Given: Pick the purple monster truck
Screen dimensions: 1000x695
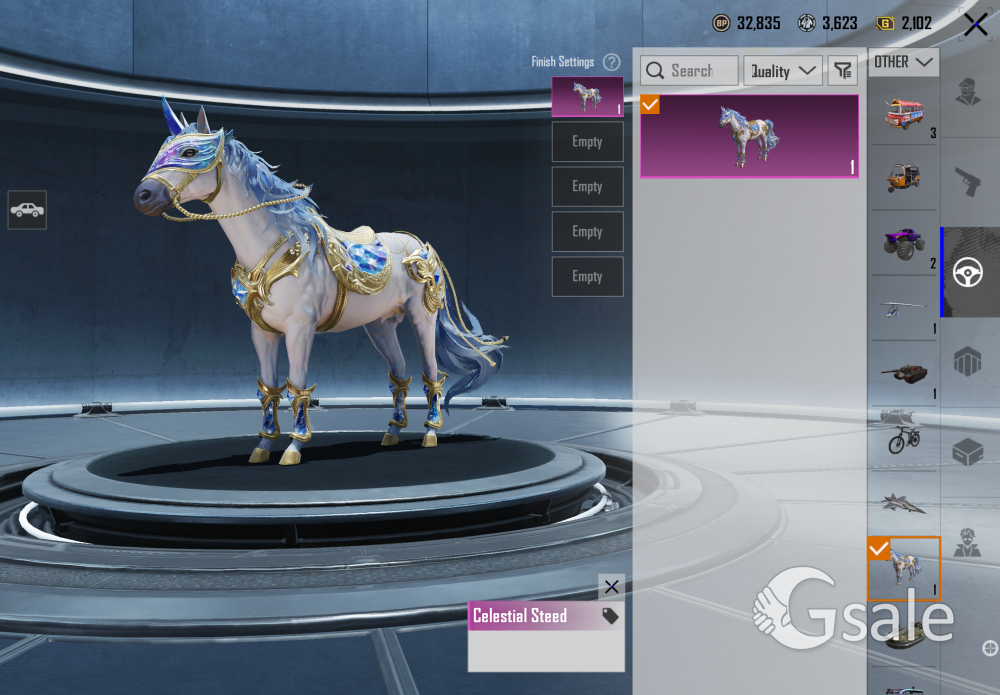Looking at the screenshot, I should click(903, 242).
